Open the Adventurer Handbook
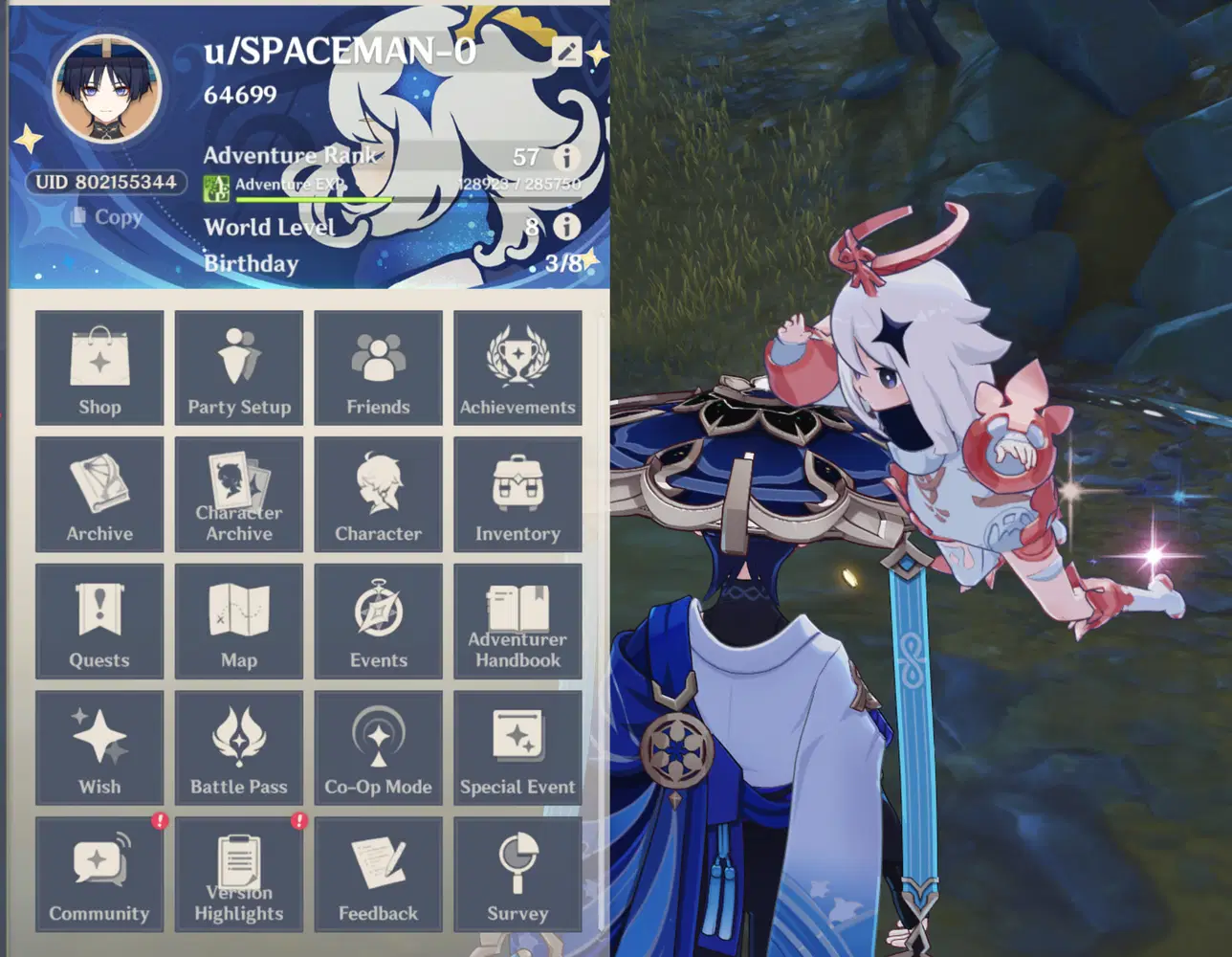Image resolution: width=1232 pixels, height=957 pixels. (518, 620)
